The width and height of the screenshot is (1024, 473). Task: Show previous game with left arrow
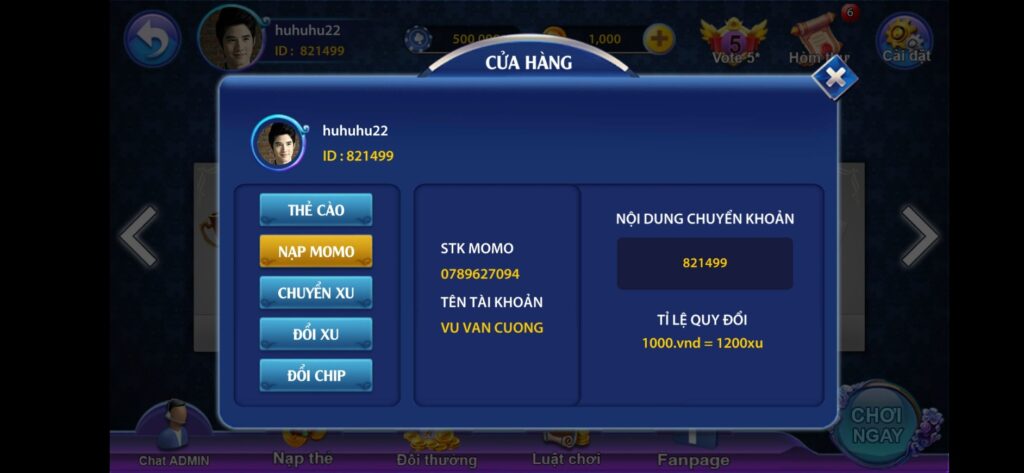138,237
